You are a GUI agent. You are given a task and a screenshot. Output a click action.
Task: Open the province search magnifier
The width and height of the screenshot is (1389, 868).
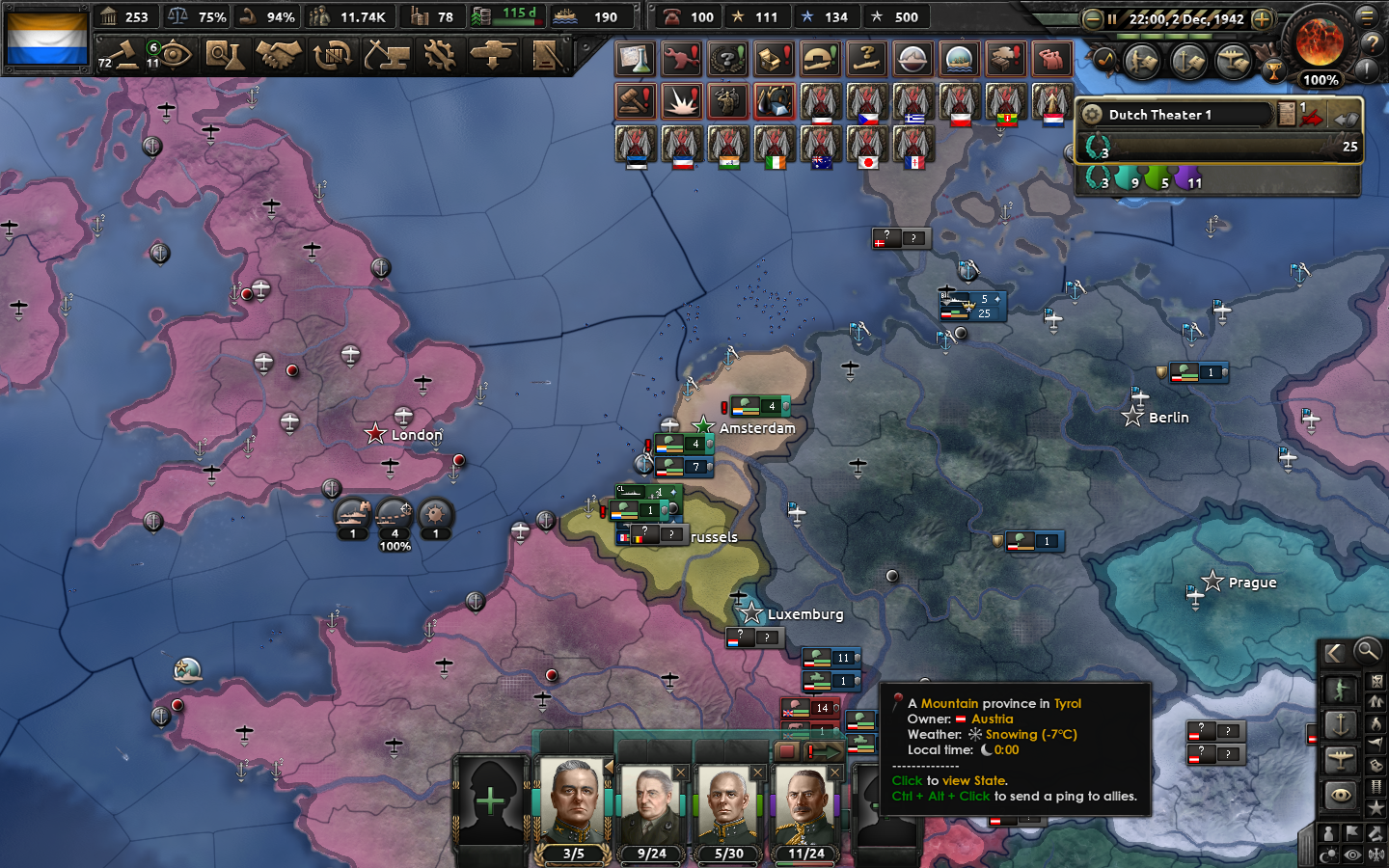click(1367, 652)
